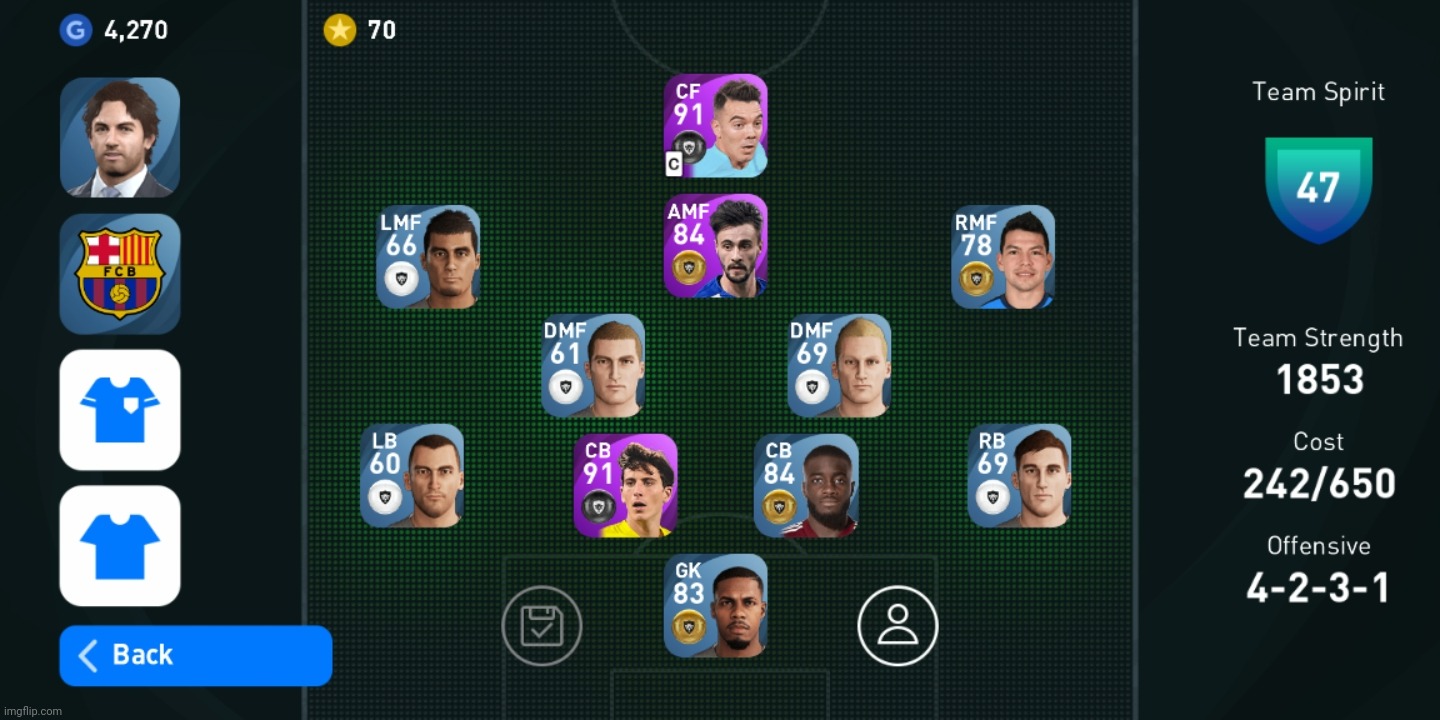Click the eFootball points star icon

[340, 30]
